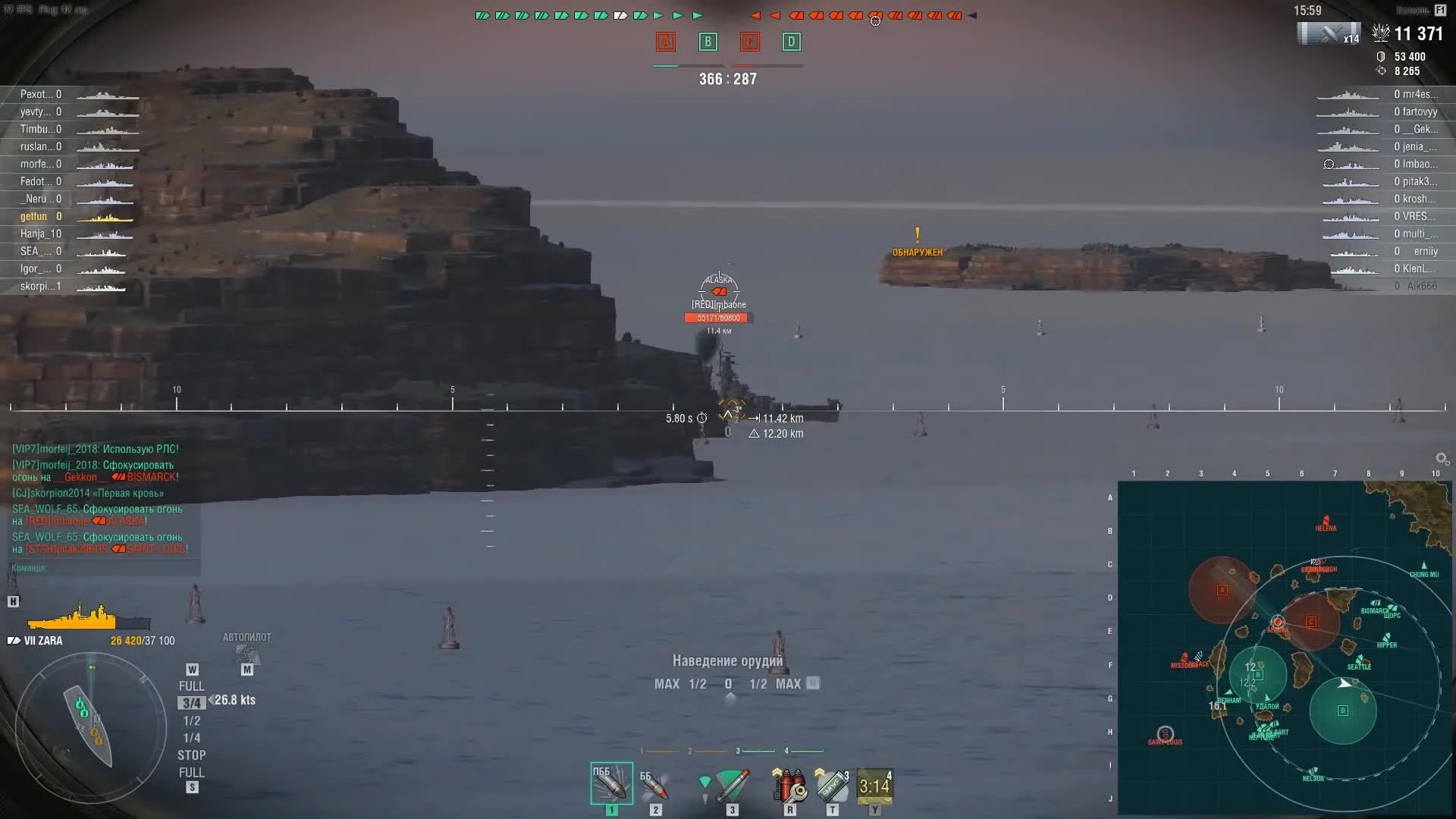
Task: Expand the chat command menu 'Команде'
Action: click(29, 567)
